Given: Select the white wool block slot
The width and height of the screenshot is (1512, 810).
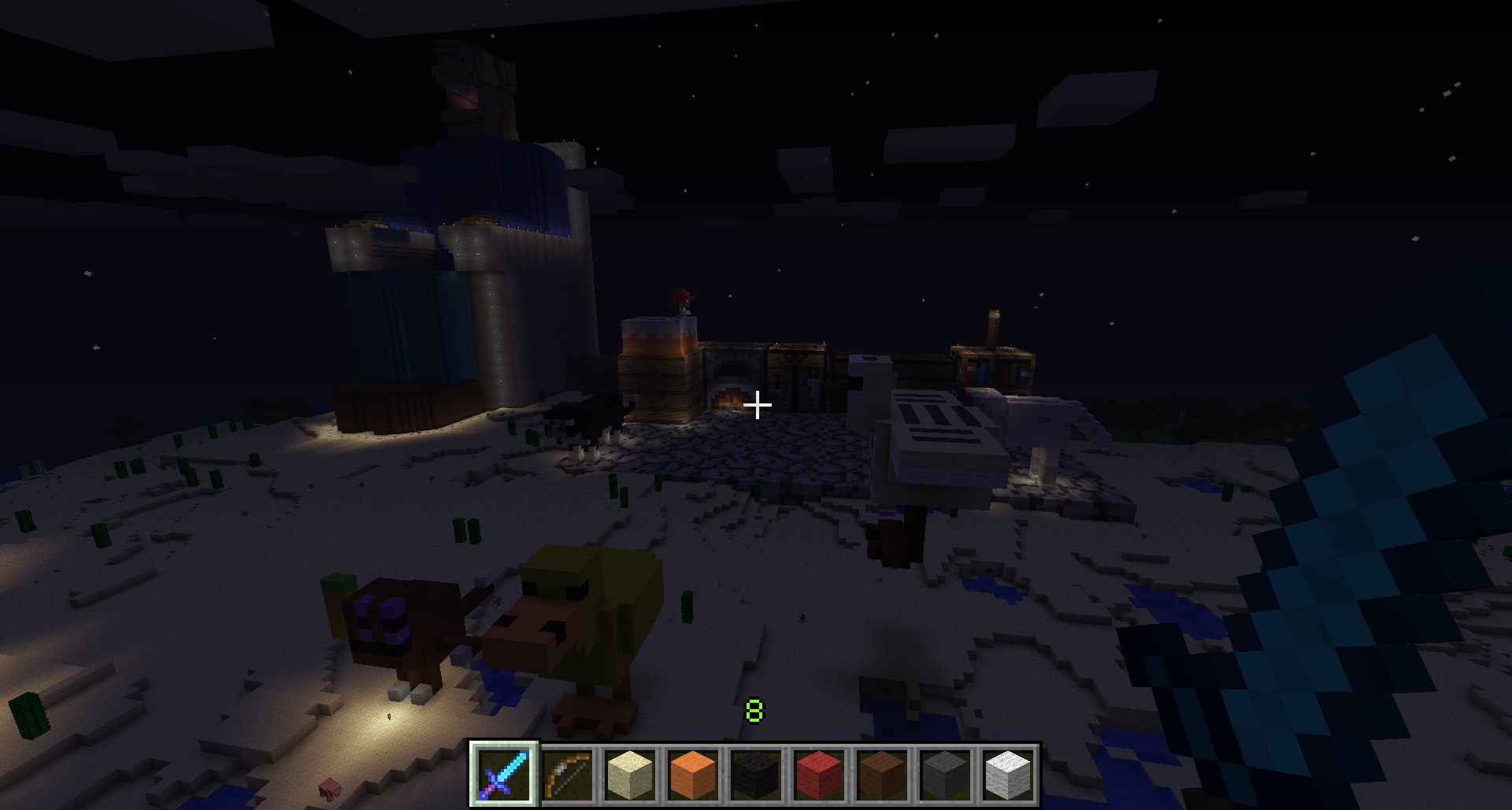Looking at the screenshot, I should click(x=1008, y=774).
